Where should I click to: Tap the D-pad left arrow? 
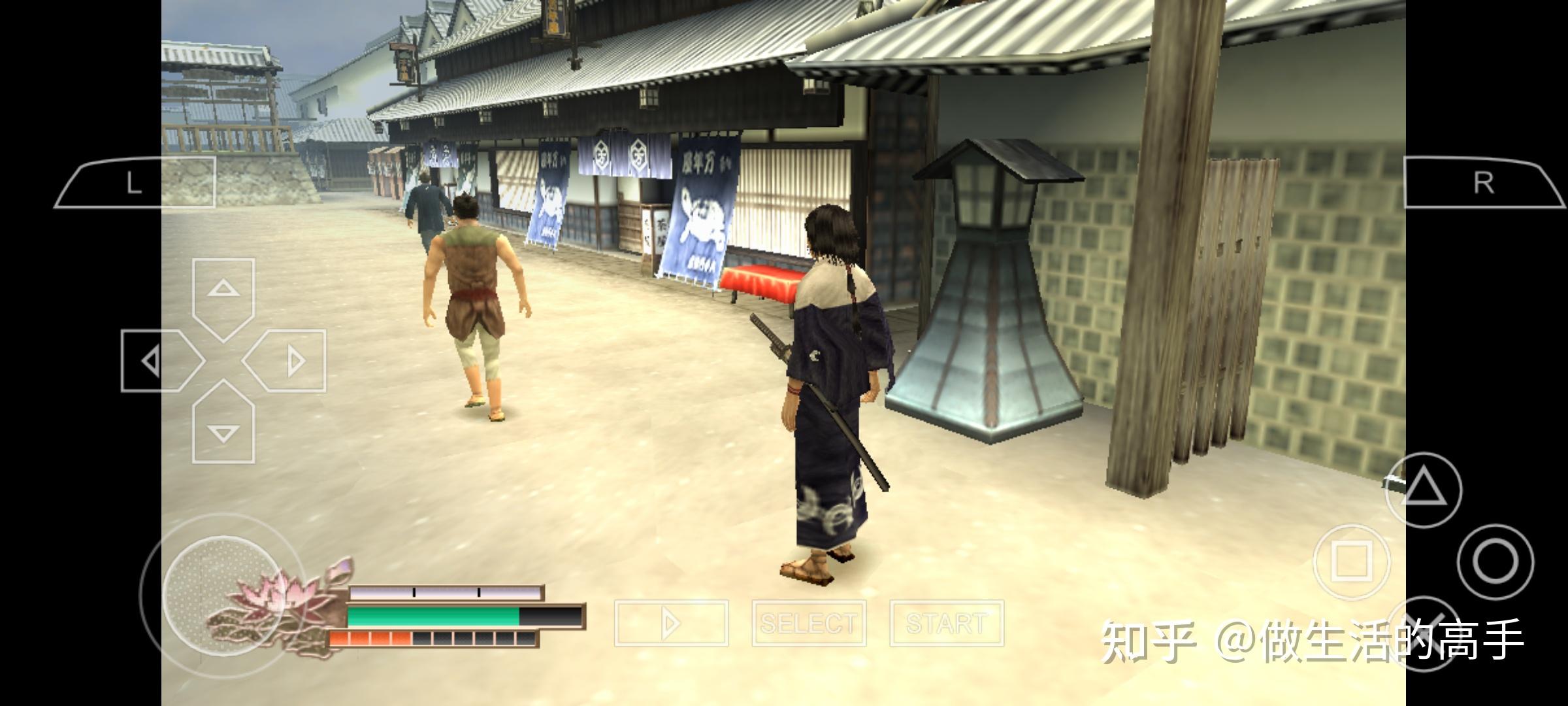(x=158, y=361)
